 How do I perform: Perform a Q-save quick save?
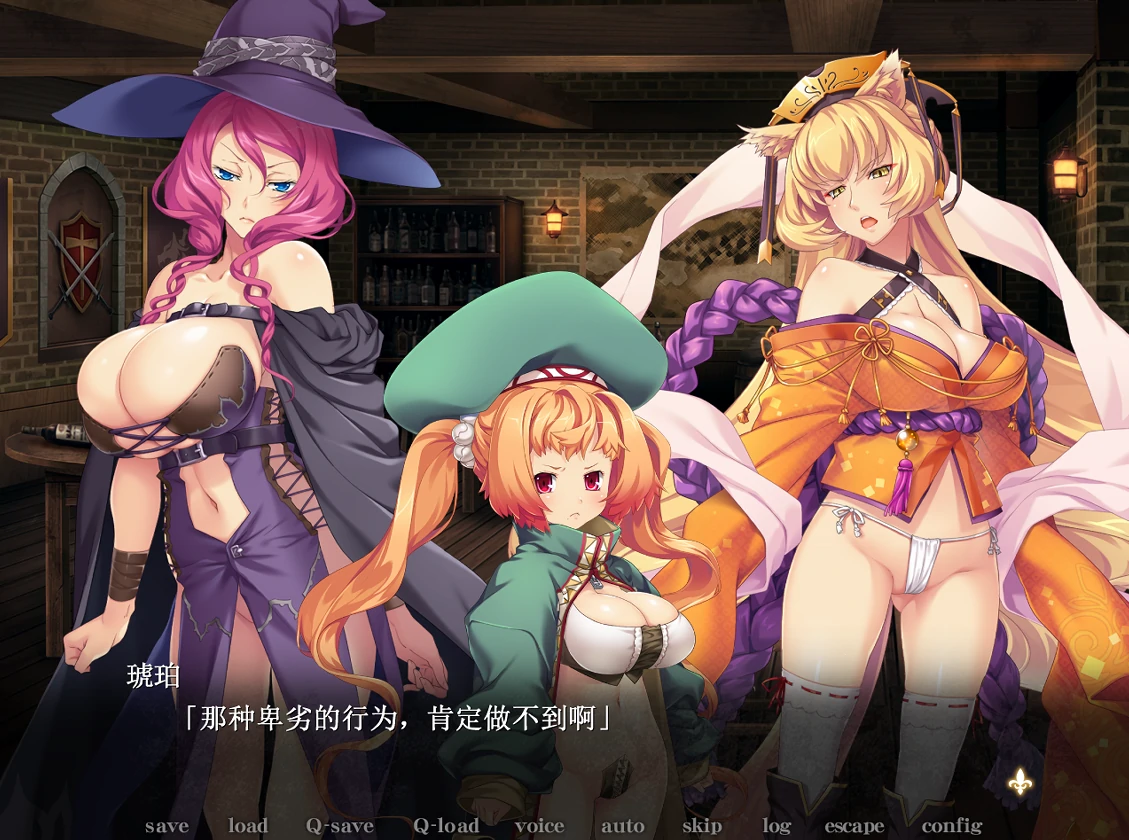(x=340, y=826)
